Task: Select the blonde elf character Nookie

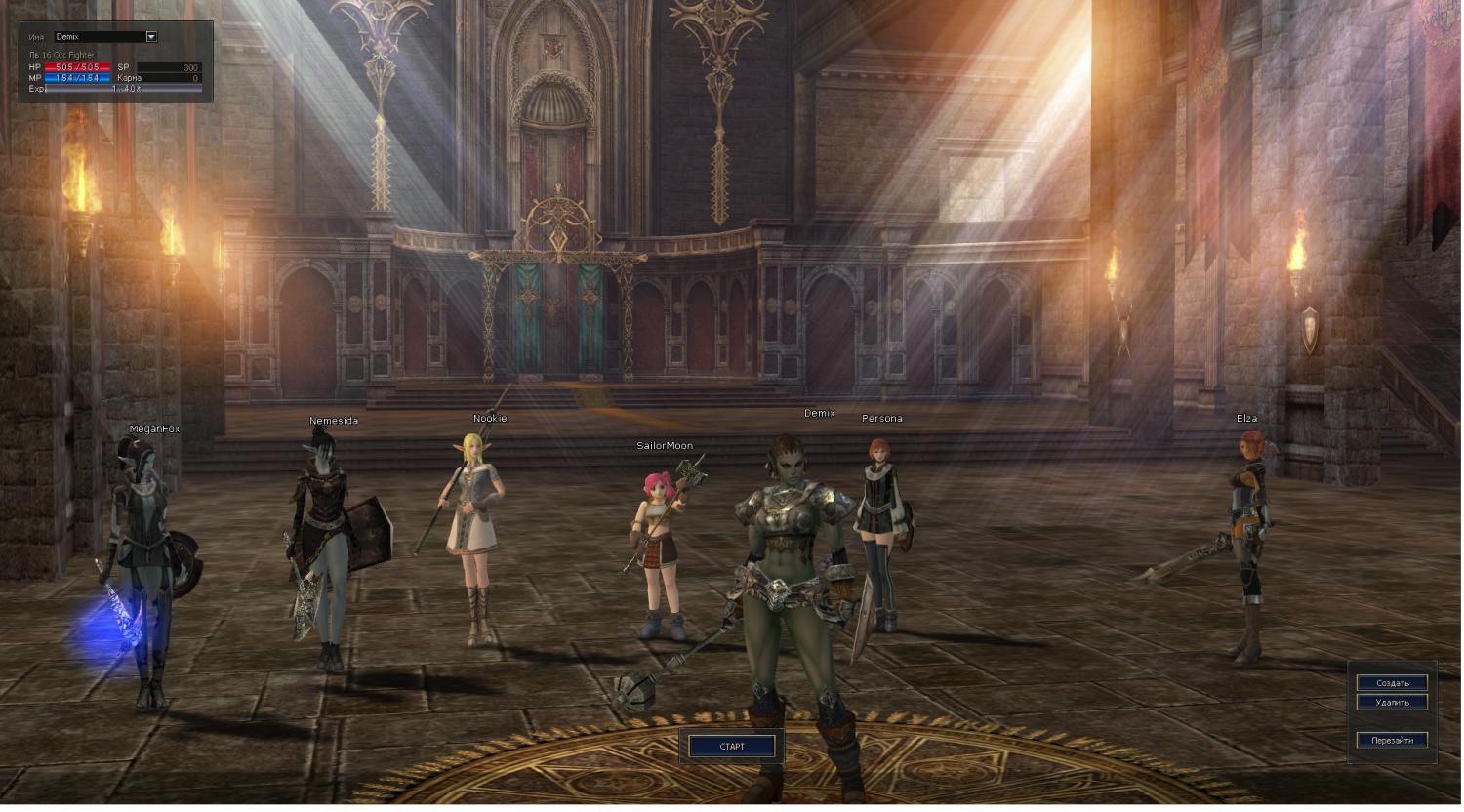Action: pos(474,527)
